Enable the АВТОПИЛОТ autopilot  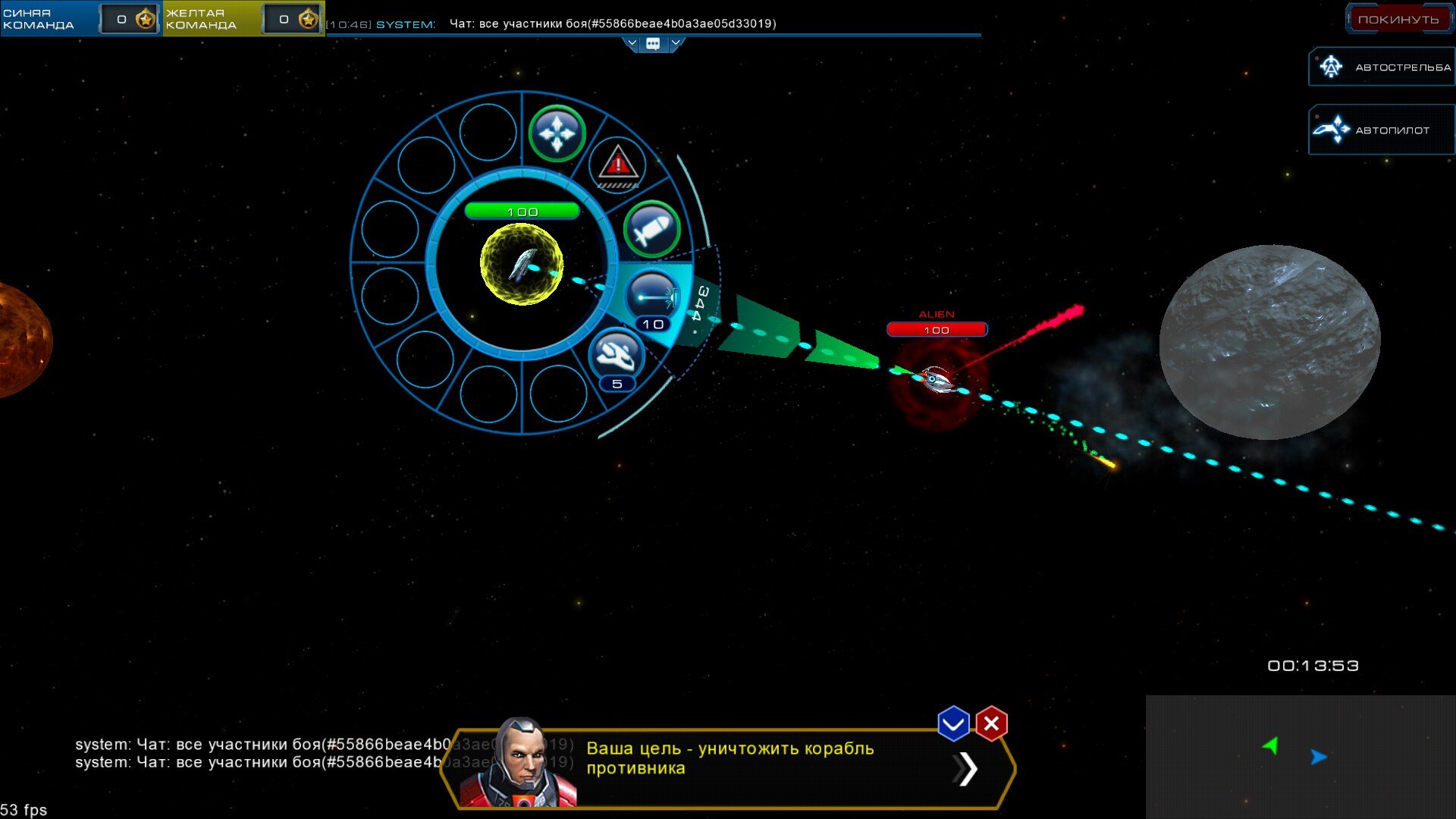pyautogui.click(x=1382, y=130)
